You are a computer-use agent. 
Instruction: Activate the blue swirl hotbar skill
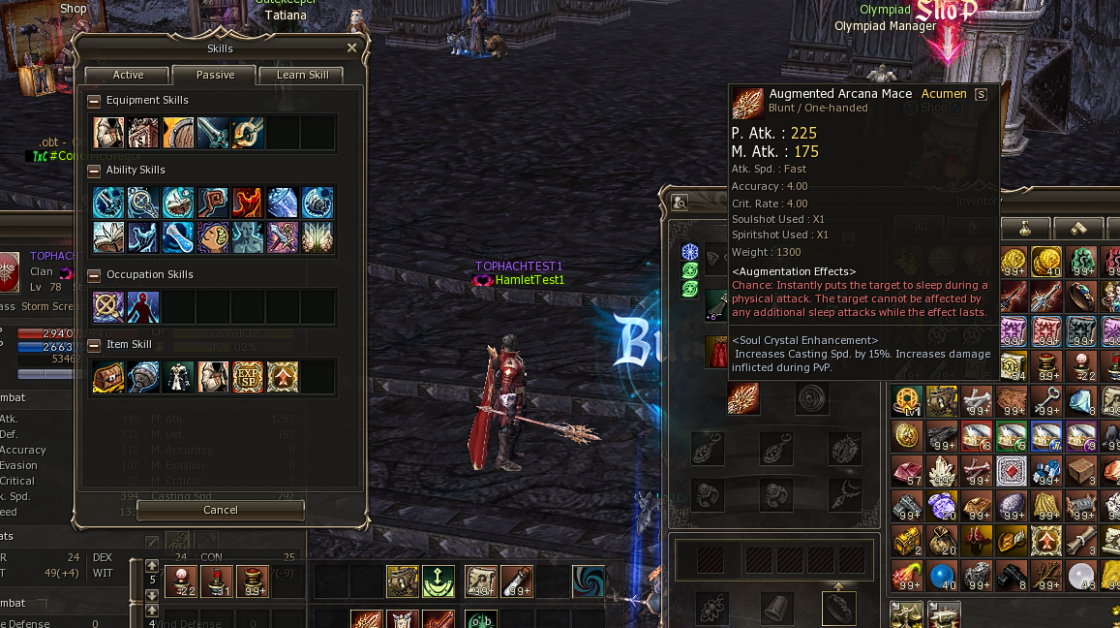pos(588,581)
